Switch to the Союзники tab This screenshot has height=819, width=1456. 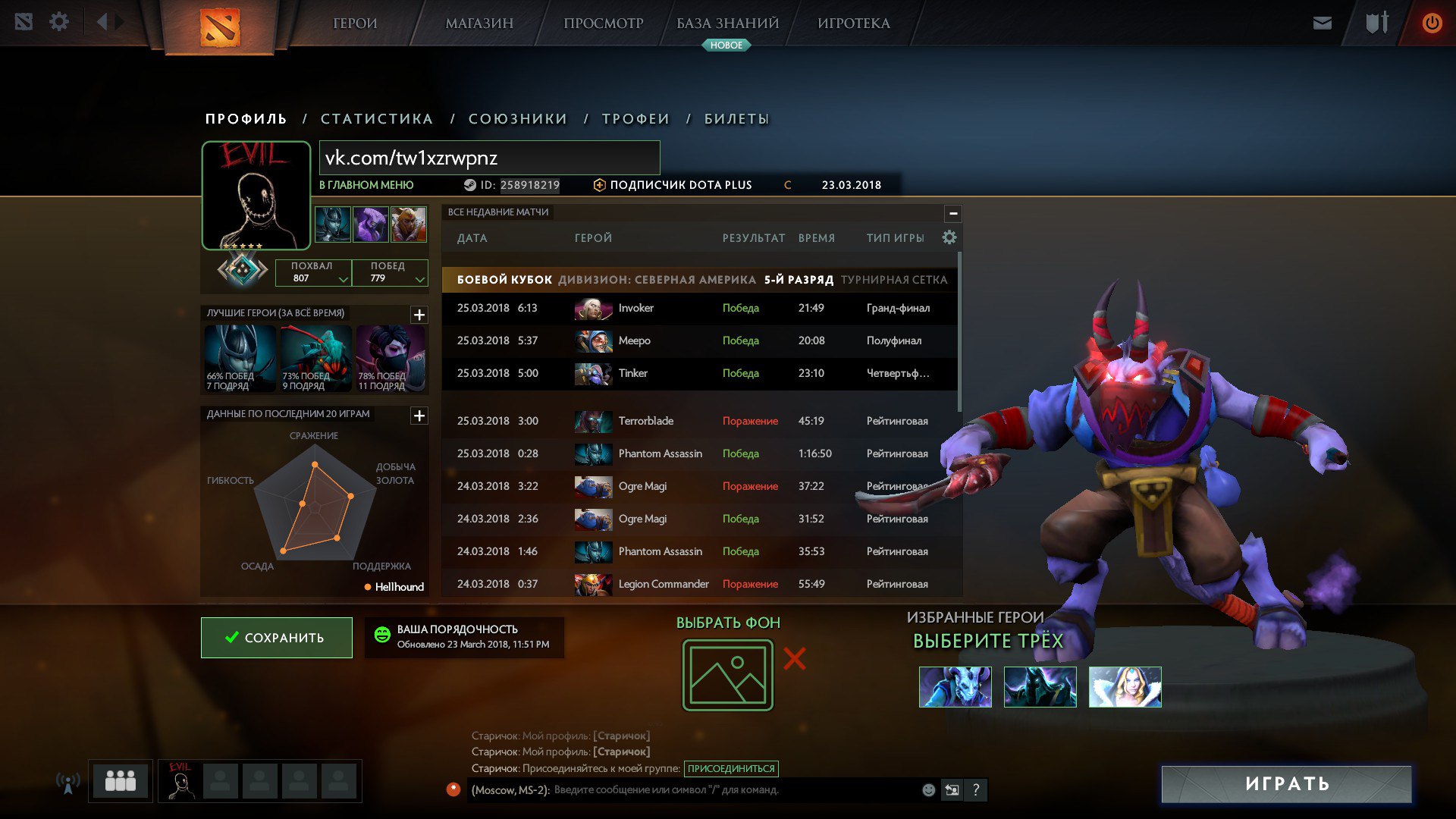pyautogui.click(x=518, y=119)
